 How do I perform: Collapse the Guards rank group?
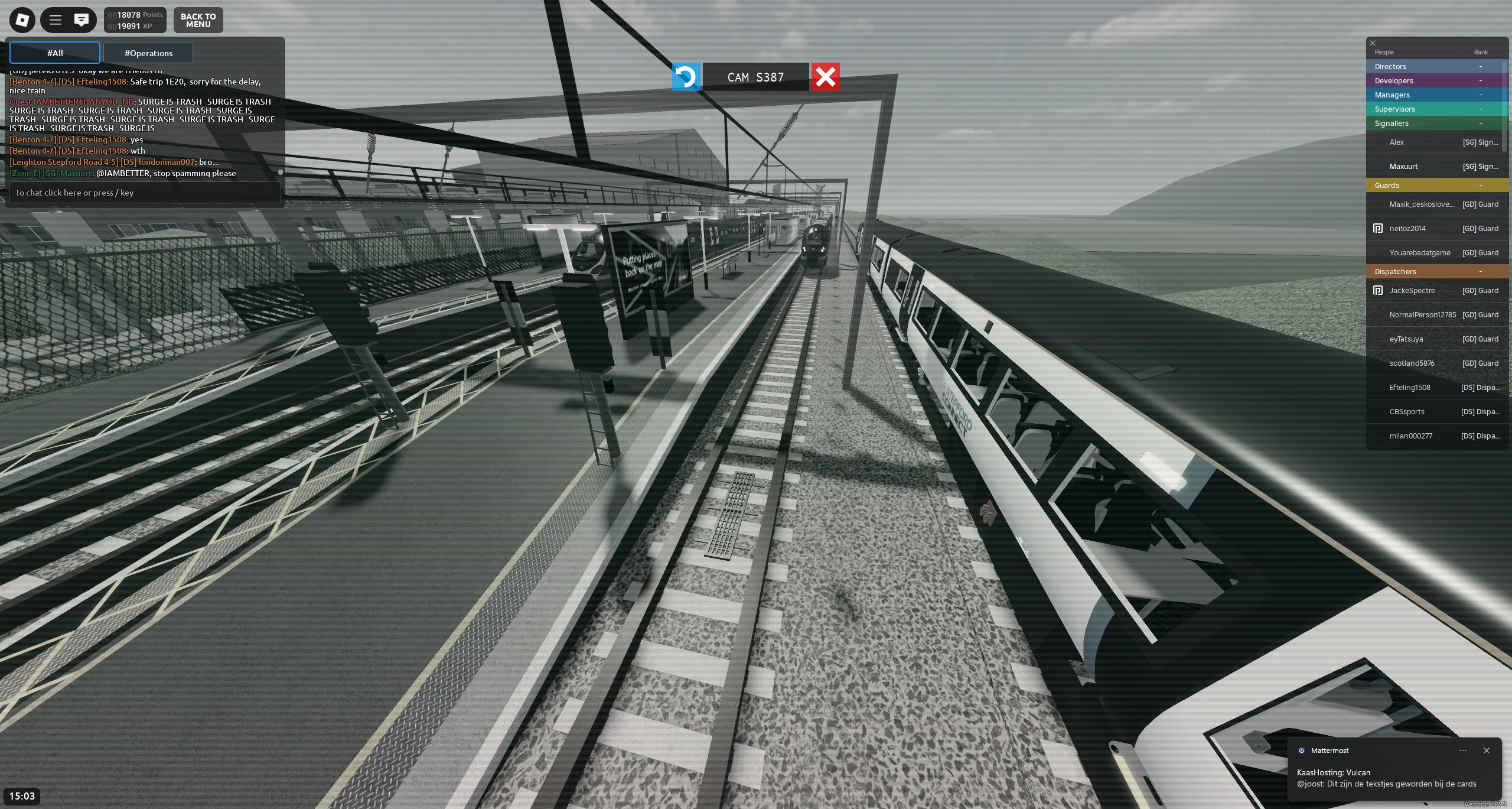point(1480,186)
